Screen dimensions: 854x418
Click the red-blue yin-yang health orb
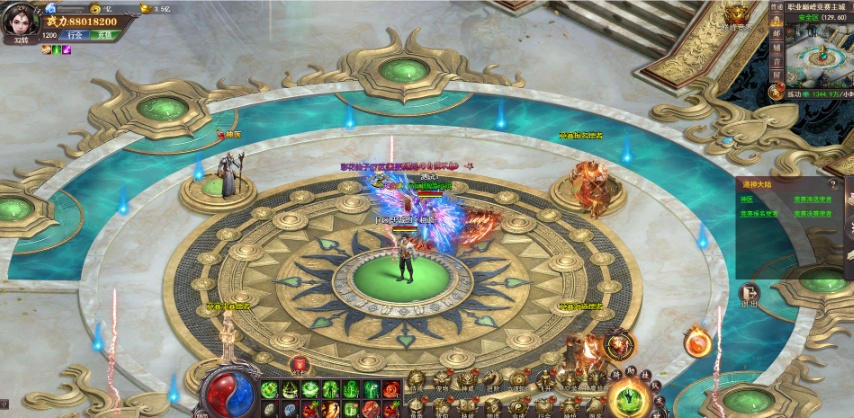[x=227, y=392]
